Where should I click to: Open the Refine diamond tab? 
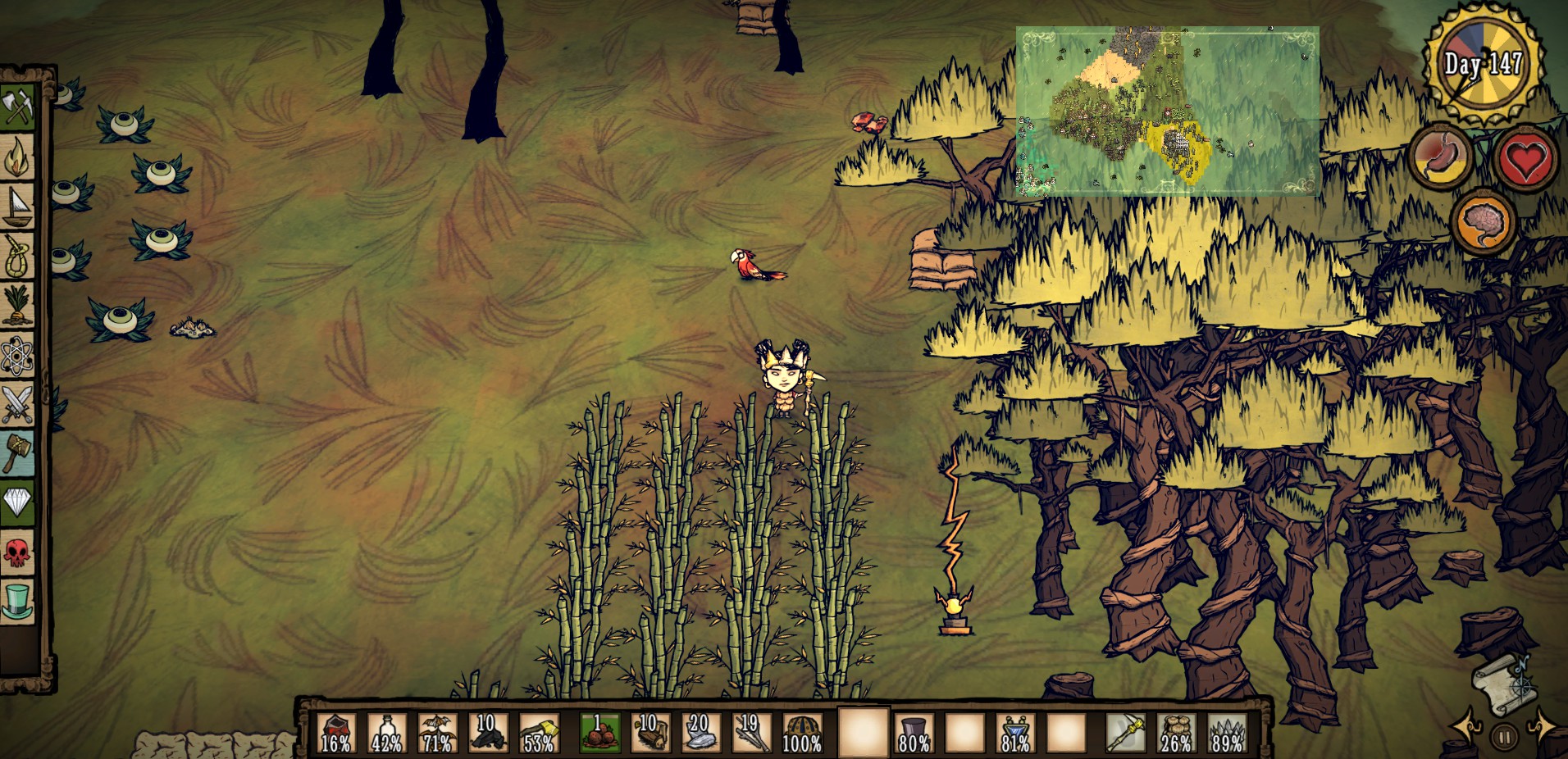[18, 502]
